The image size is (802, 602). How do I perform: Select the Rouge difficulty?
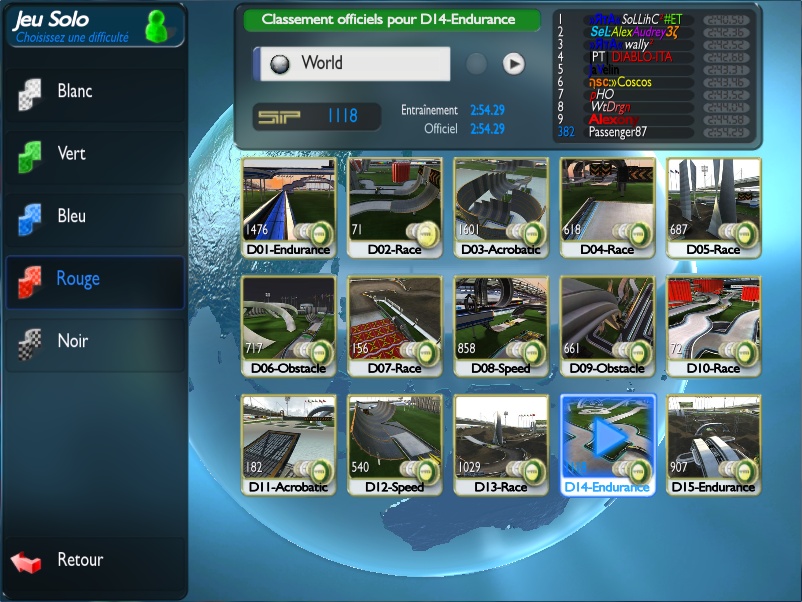tap(93, 279)
